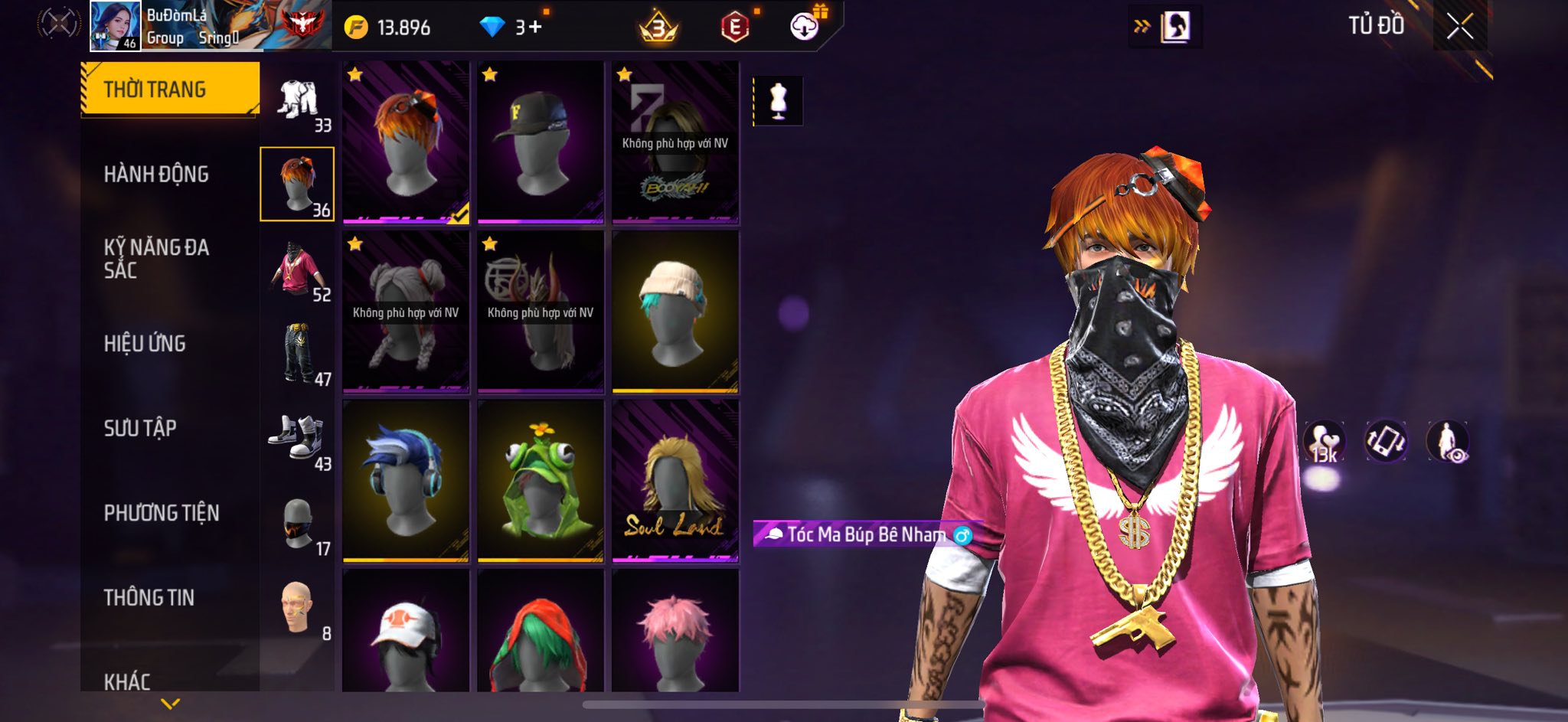Pick the beige beanie with teal hair
The width and height of the screenshot is (1568, 722).
click(x=675, y=312)
